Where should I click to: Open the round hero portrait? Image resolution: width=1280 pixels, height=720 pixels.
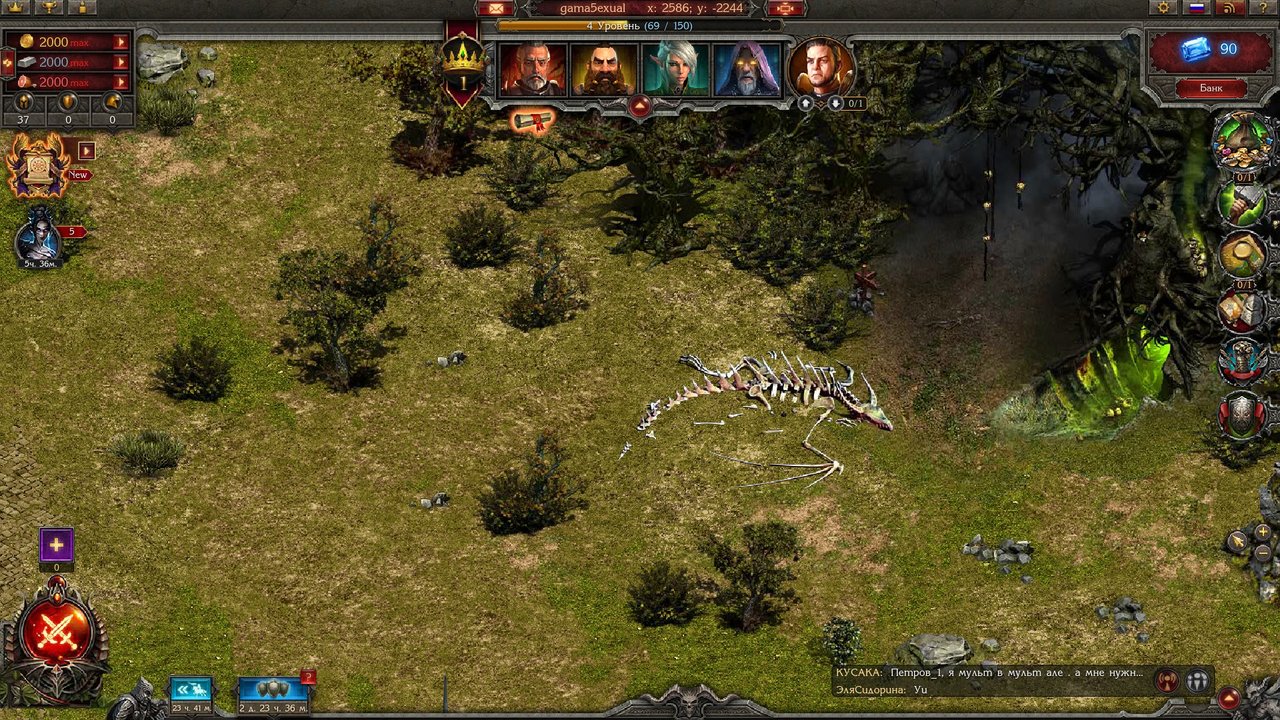821,68
